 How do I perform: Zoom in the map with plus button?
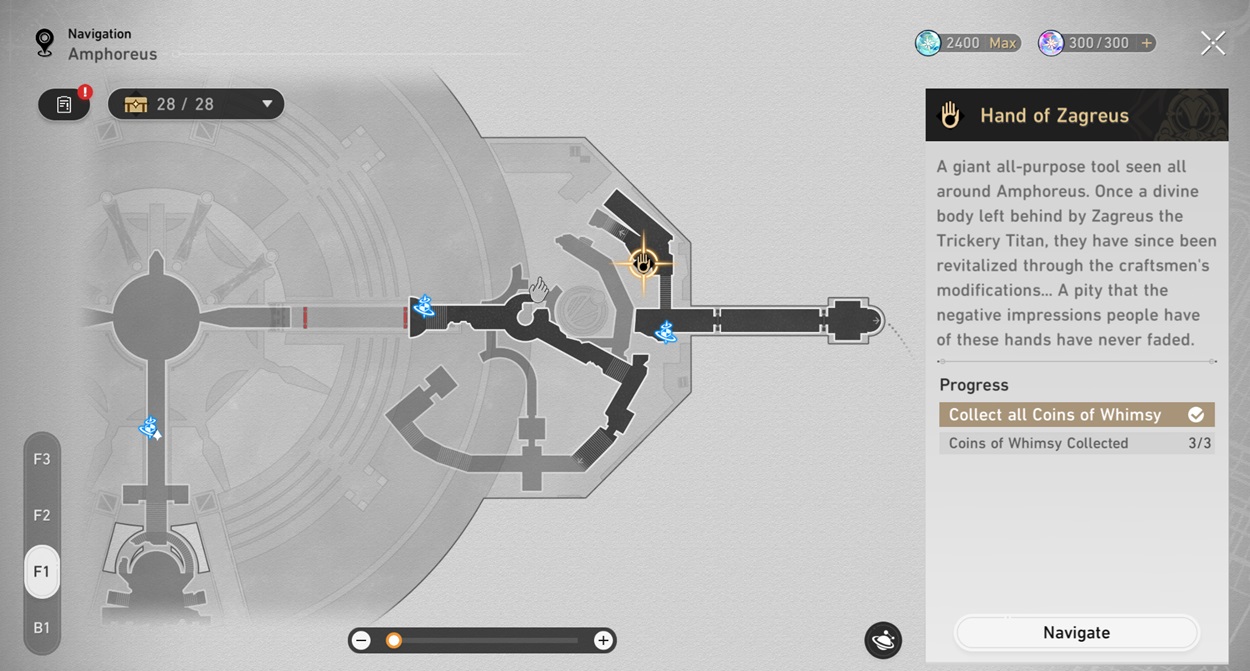coord(603,641)
